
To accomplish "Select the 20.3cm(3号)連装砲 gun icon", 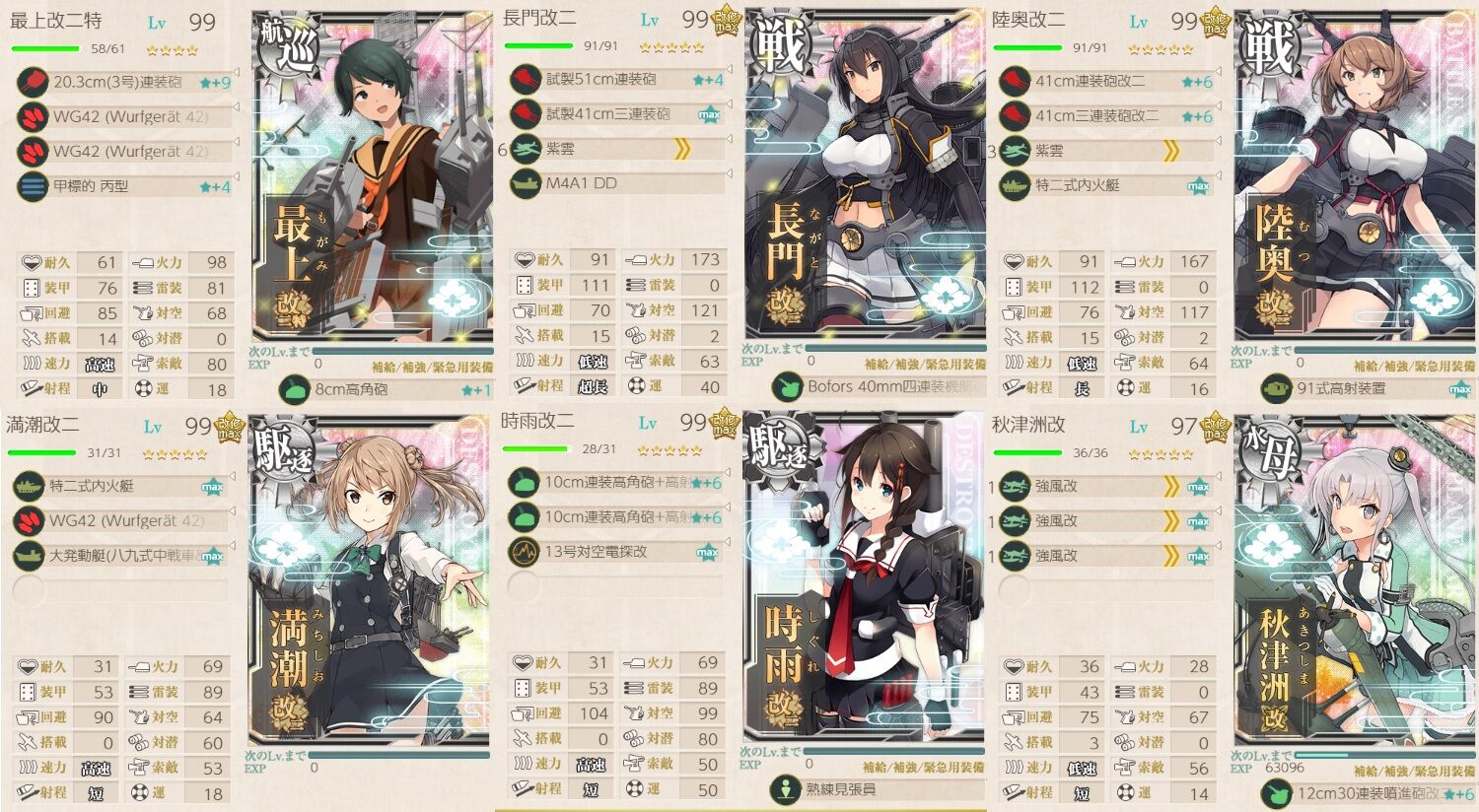I will (33, 83).
